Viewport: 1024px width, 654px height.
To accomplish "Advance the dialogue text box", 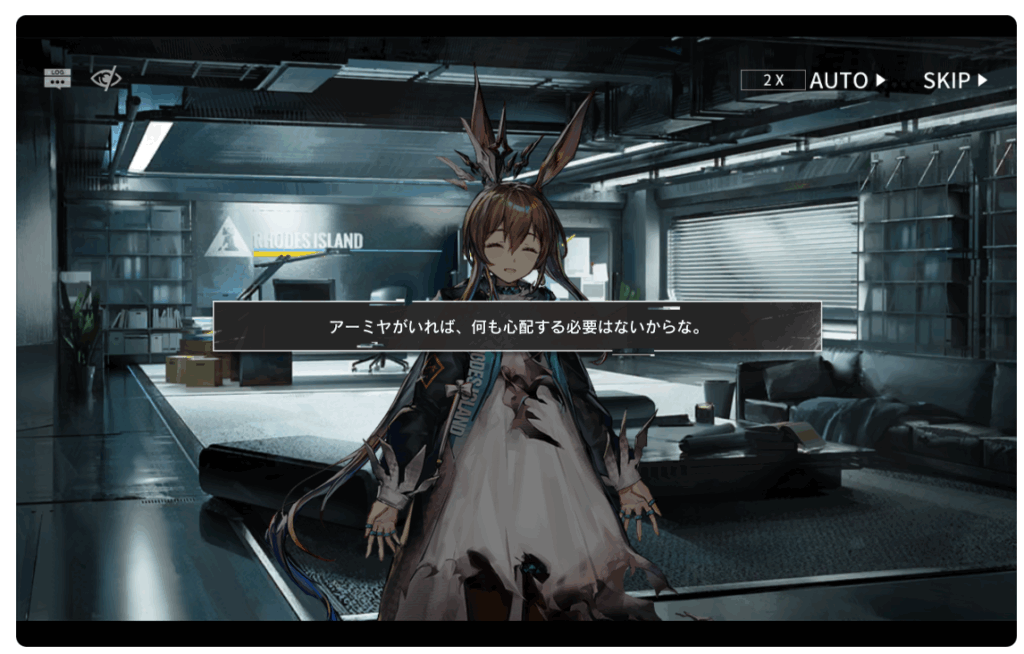I will click(517, 326).
